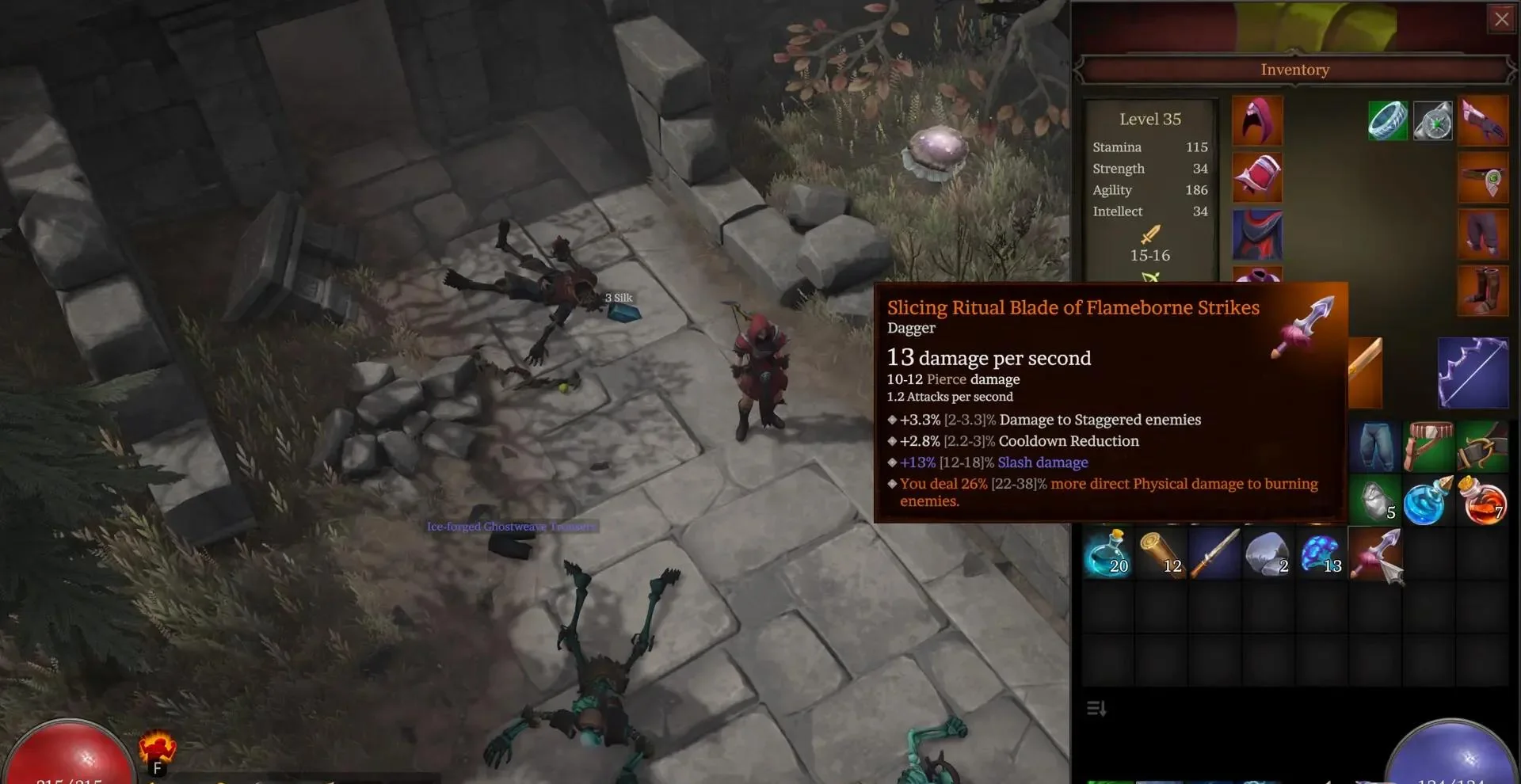Select the equipped belt with green buckle
The image size is (1521, 784).
pos(1483,177)
